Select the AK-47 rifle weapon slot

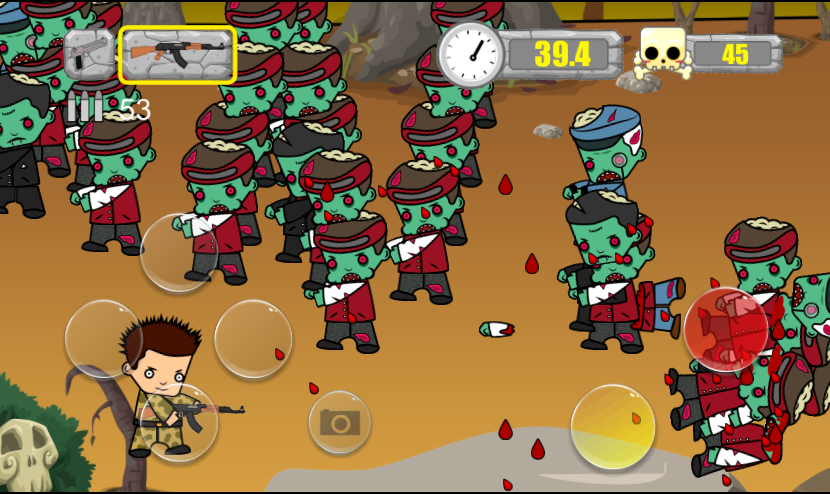pyautogui.click(x=177, y=54)
